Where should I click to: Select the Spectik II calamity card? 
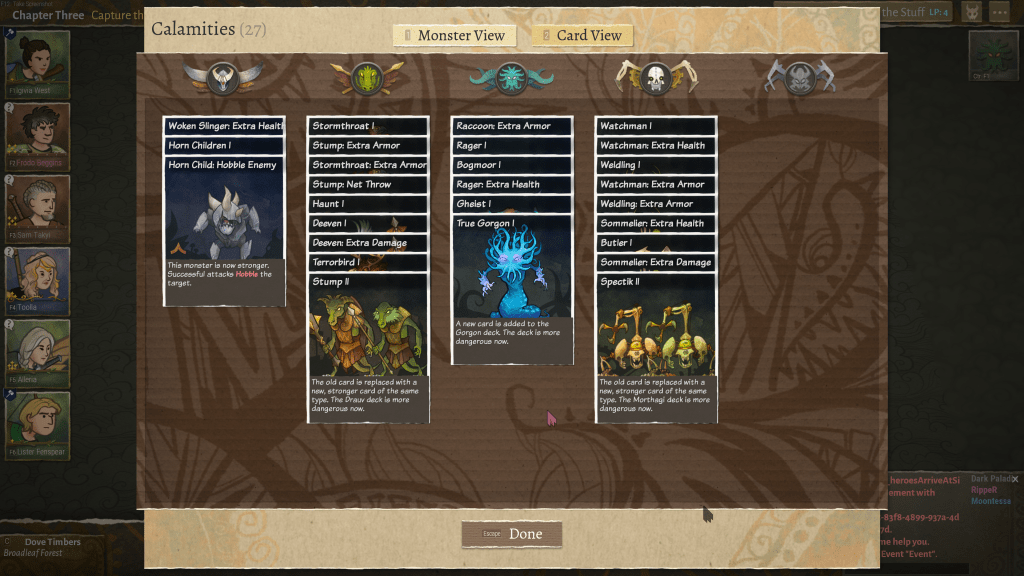point(656,345)
